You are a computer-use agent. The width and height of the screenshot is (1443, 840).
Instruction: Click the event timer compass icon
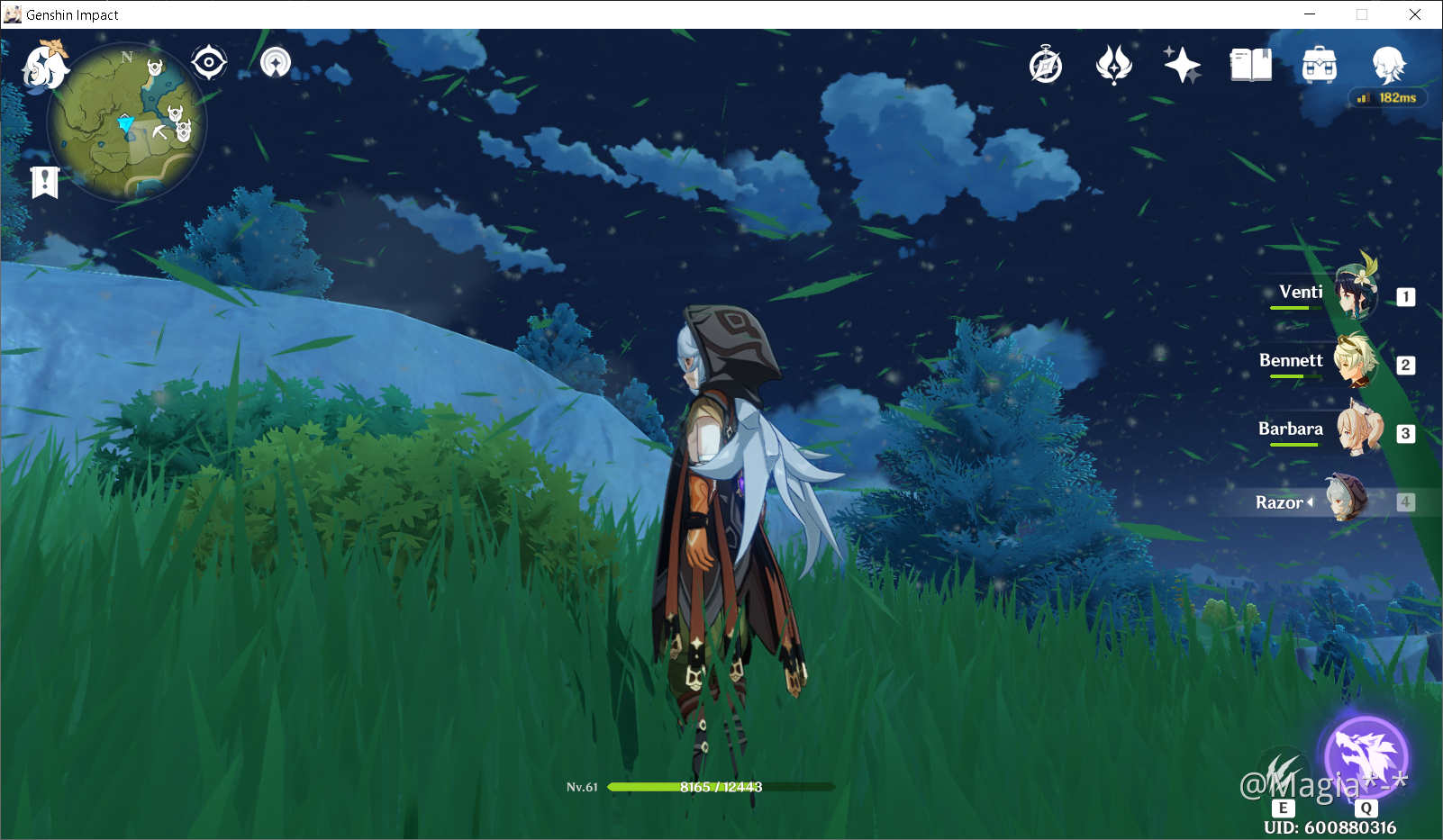tap(1046, 64)
